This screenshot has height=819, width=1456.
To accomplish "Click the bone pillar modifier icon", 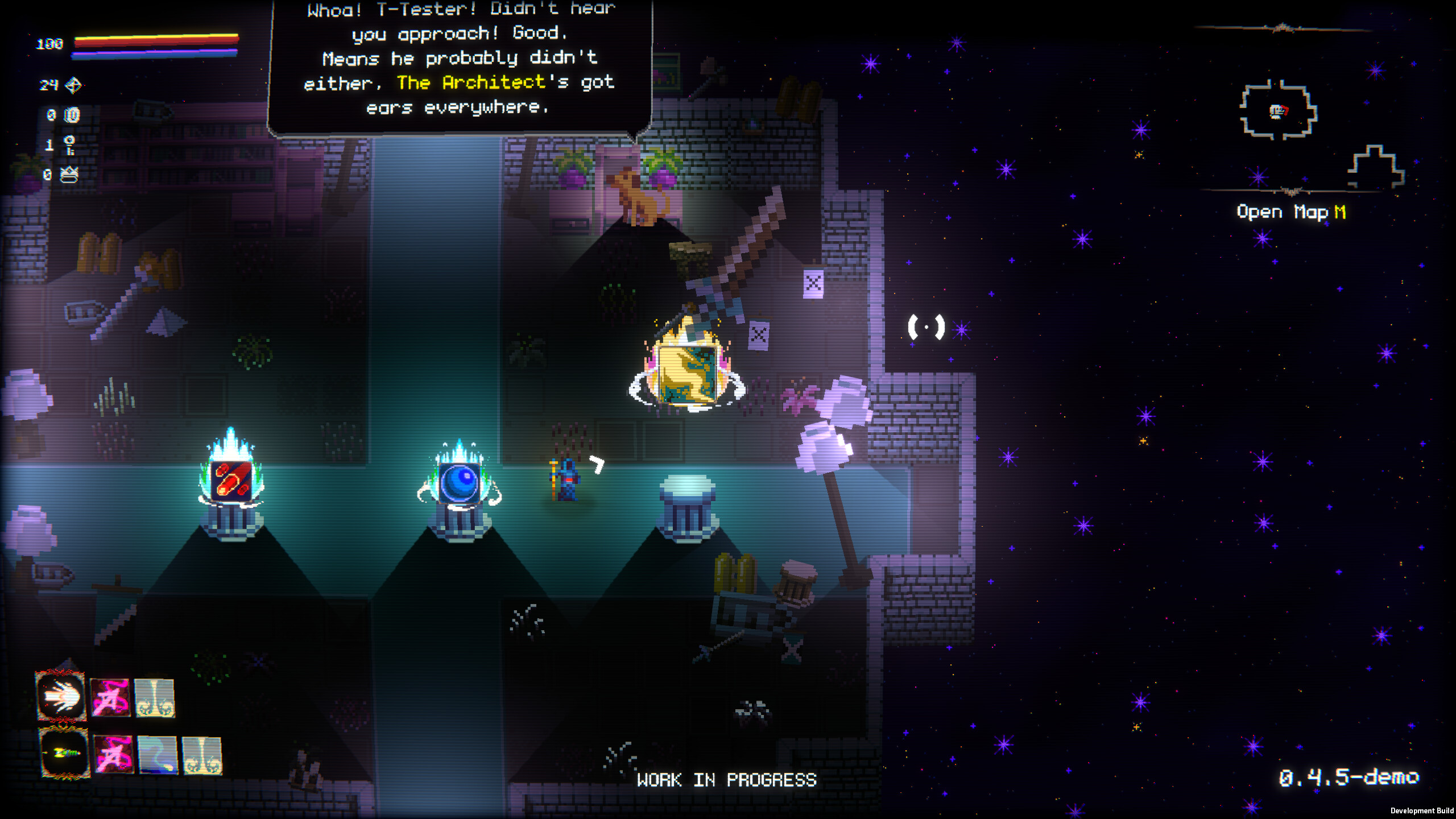I will pos(156,699).
